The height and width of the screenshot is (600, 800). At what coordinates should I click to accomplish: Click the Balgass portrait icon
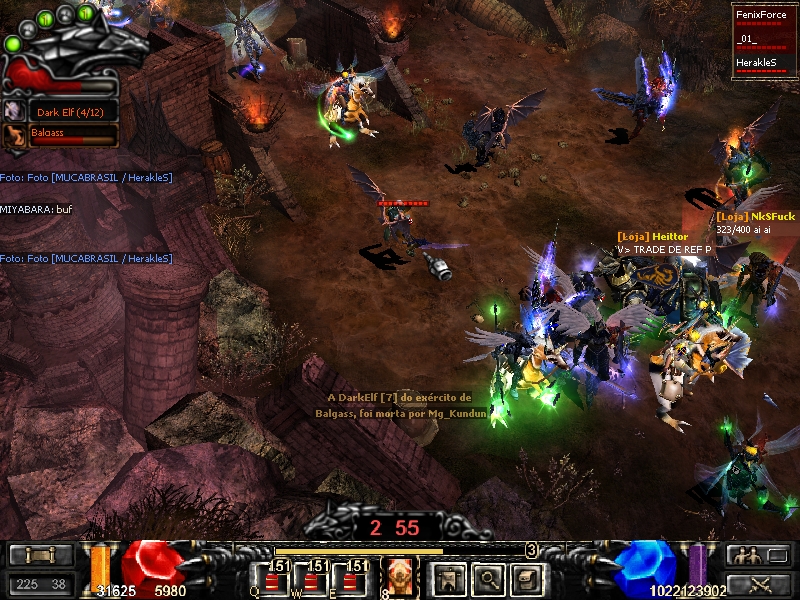coord(15,135)
